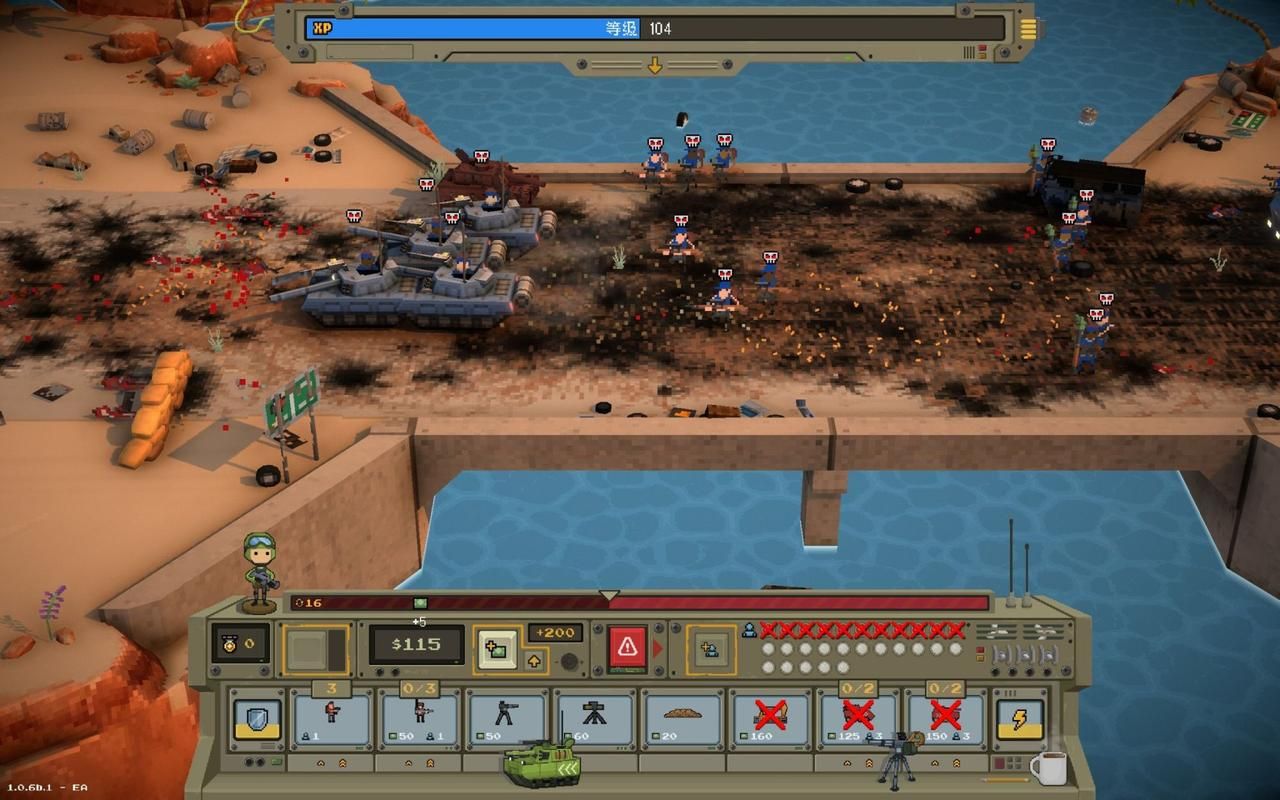
Task: Build the tripod turret costing 60
Action: tap(595, 717)
